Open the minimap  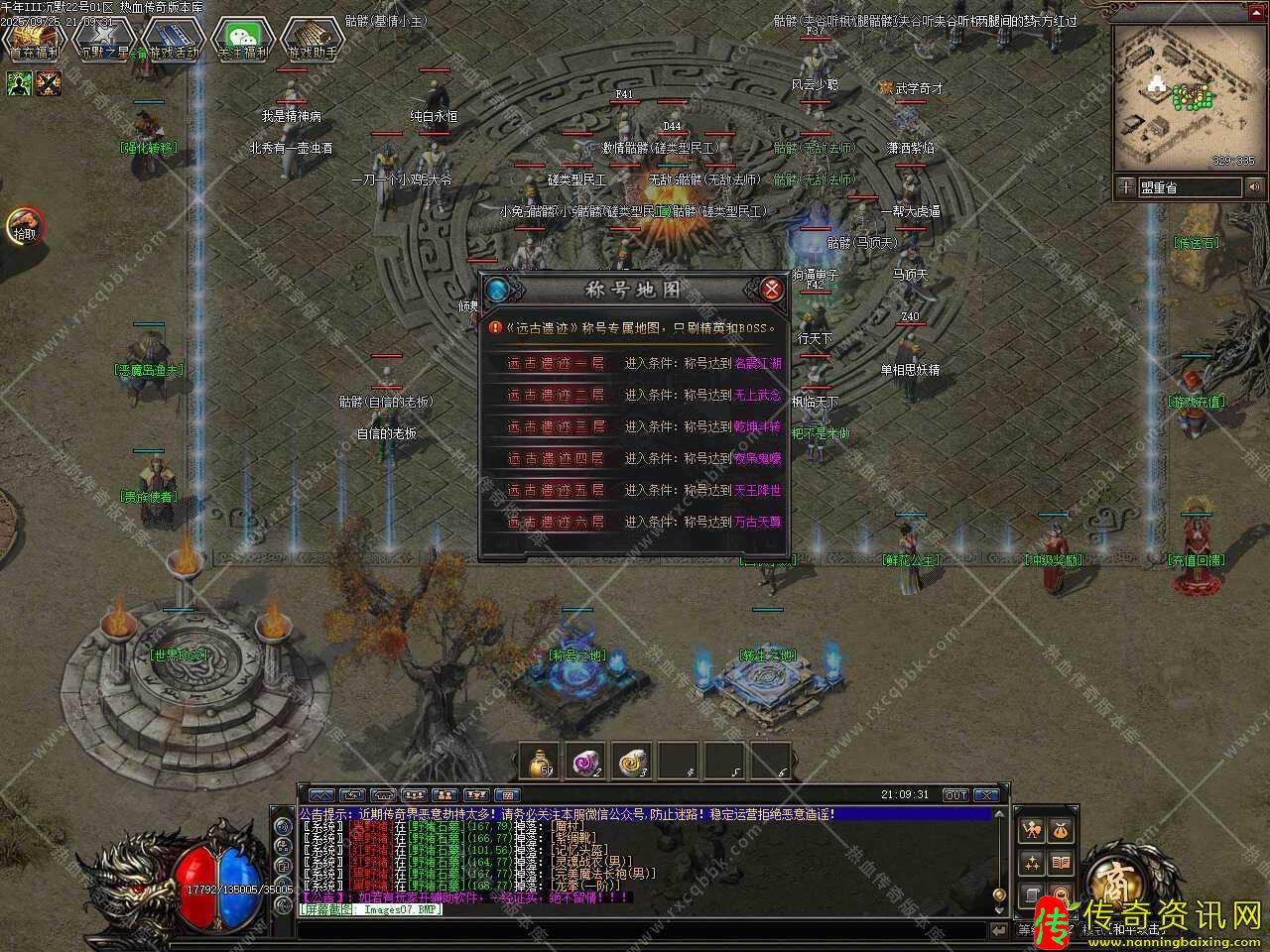pos(1183,97)
